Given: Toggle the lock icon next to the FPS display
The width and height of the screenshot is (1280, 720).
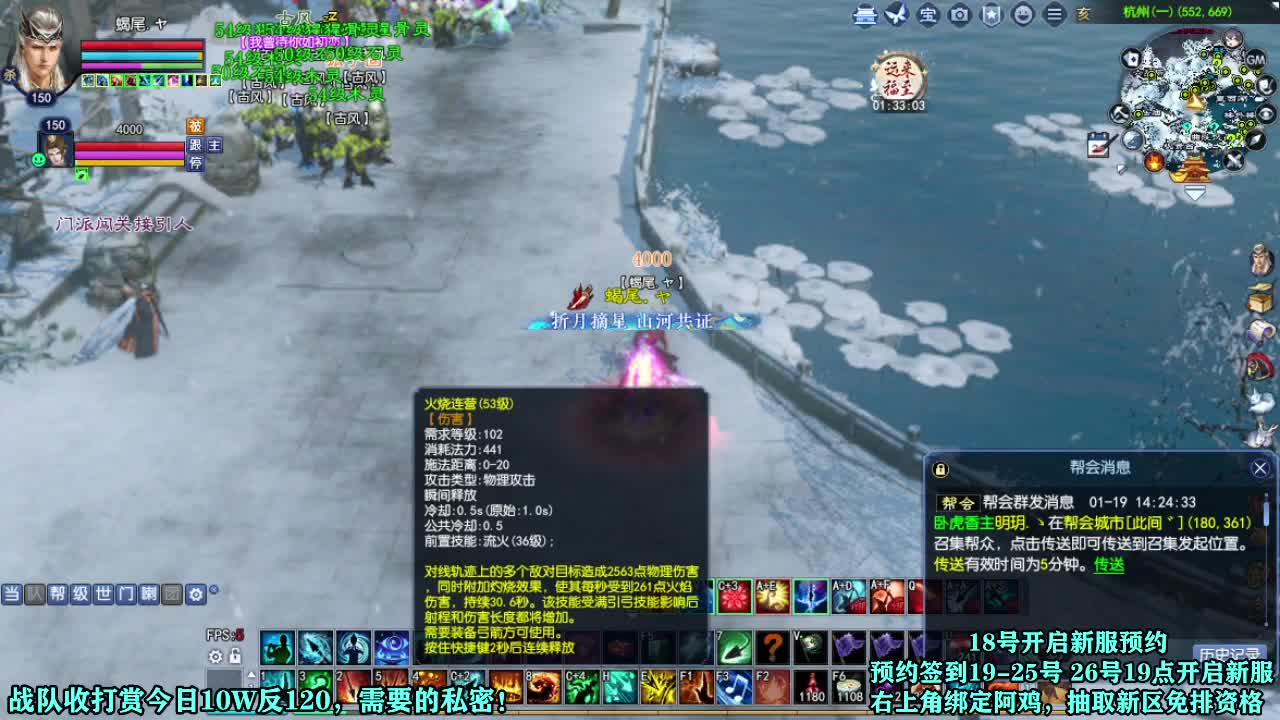Looking at the screenshot, I should (x=236, y=657).
